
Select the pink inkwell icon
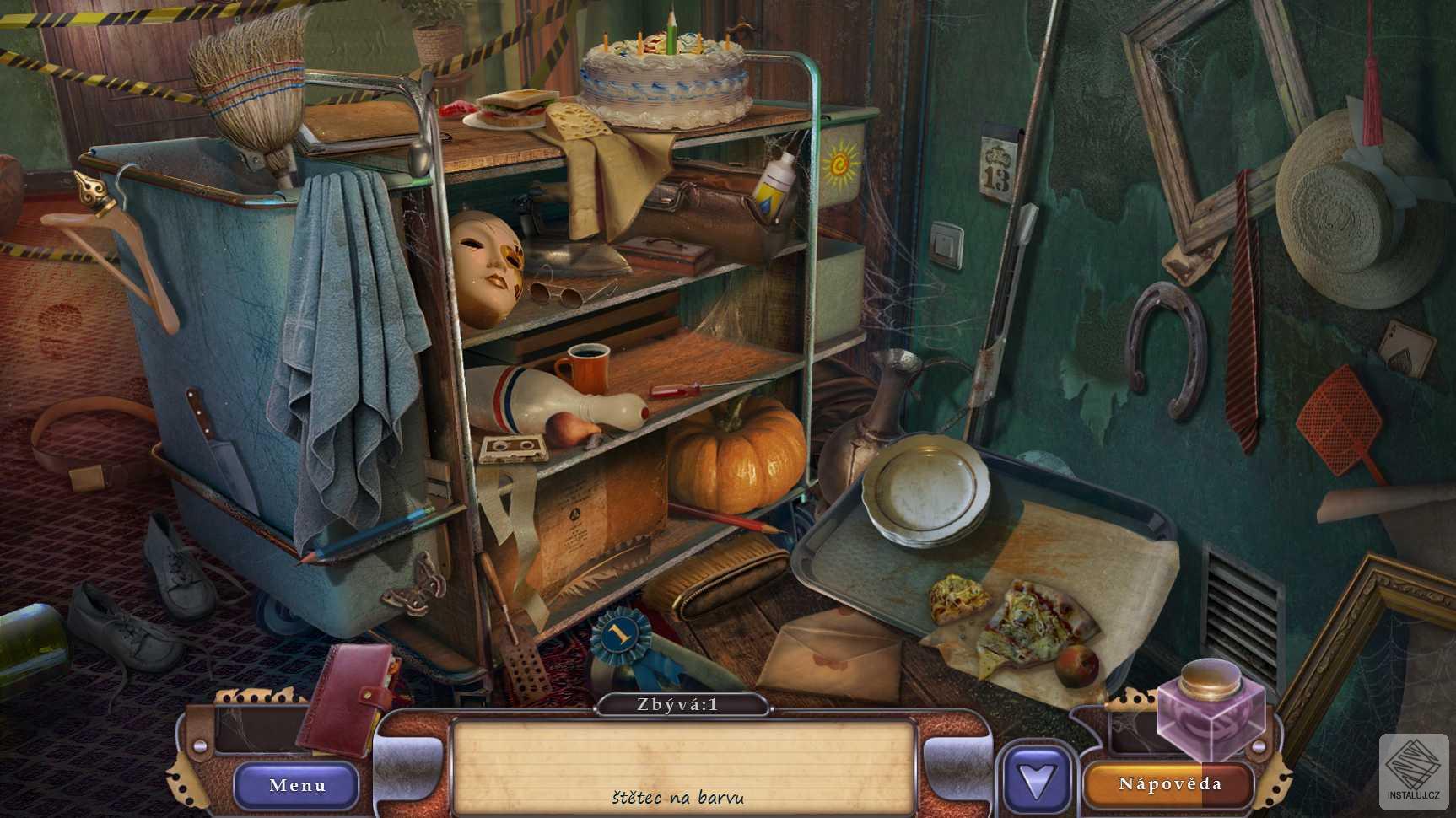(1211, 706)
